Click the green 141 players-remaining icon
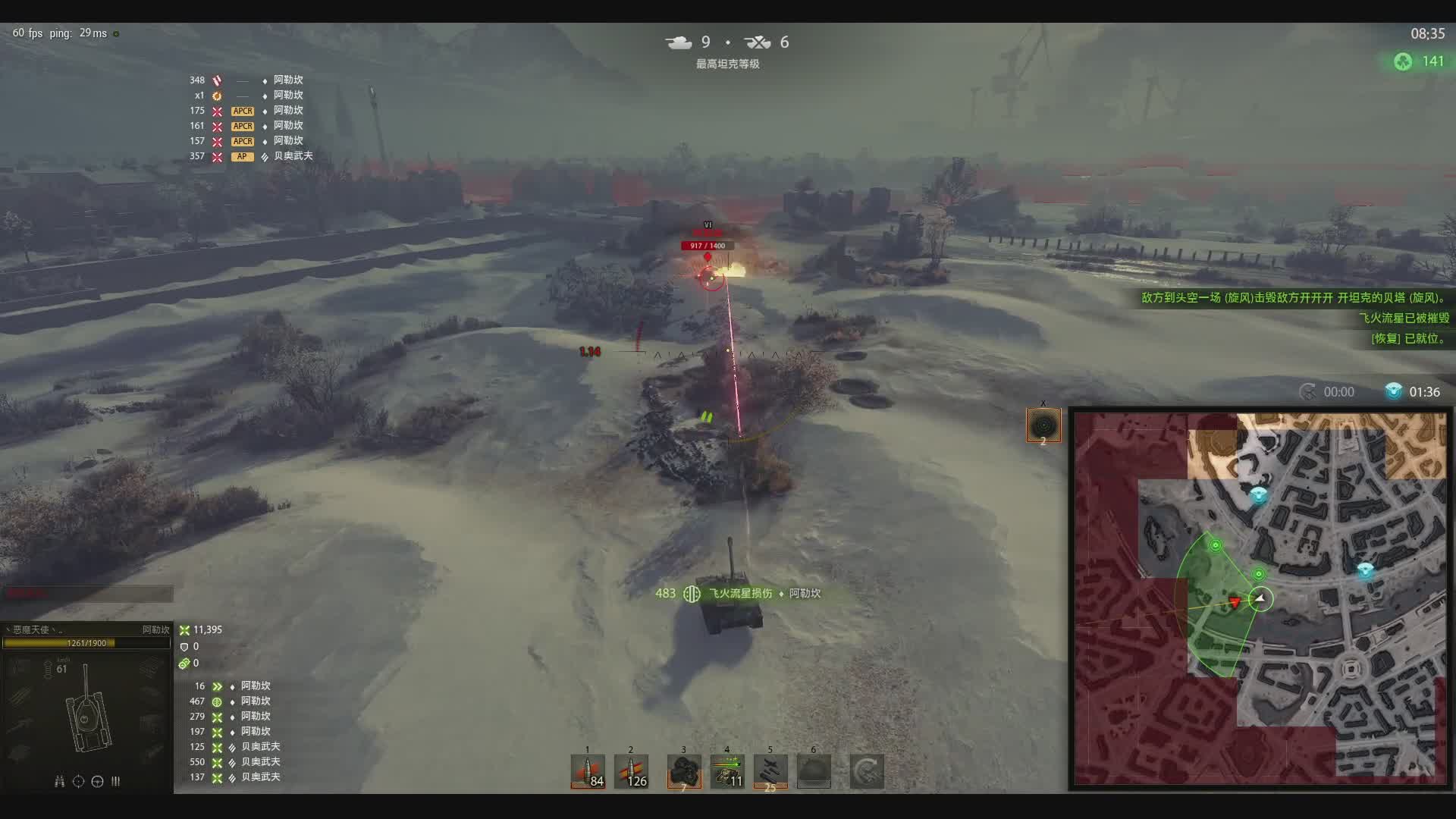 tap(1403, 62)
